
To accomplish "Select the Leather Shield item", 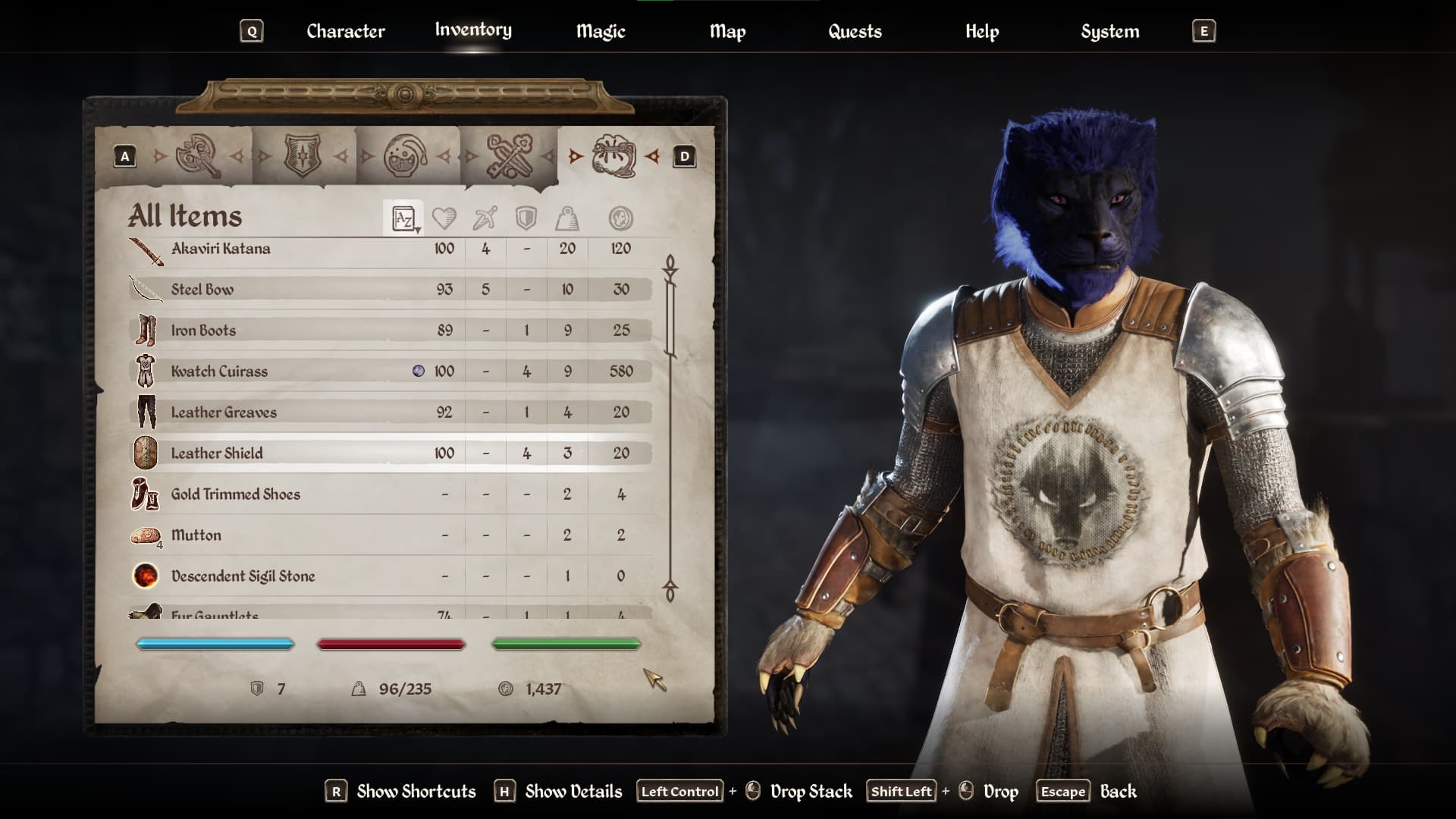I will point(217,453).
